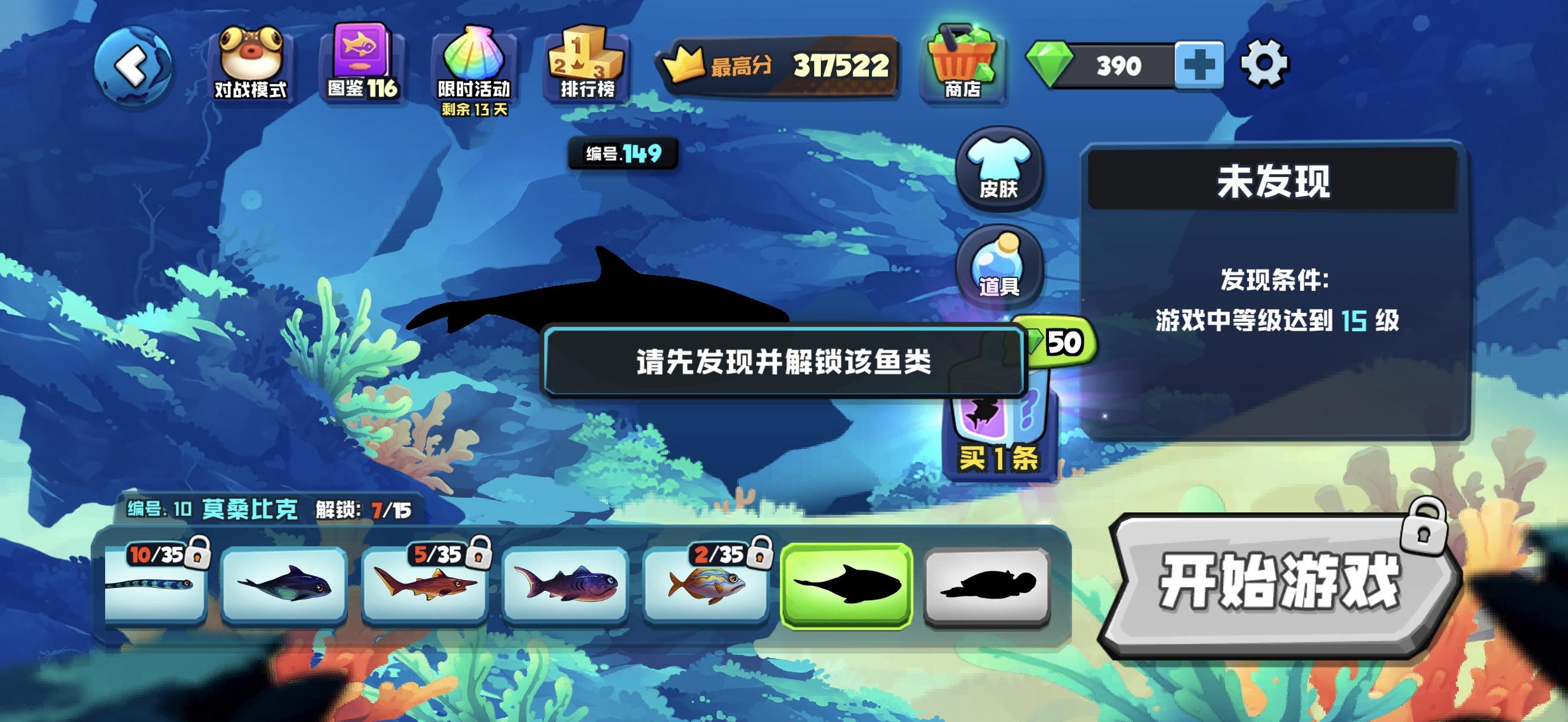
Task: Tap the gem balance showing 390
Action: [x=1126, y=67]
